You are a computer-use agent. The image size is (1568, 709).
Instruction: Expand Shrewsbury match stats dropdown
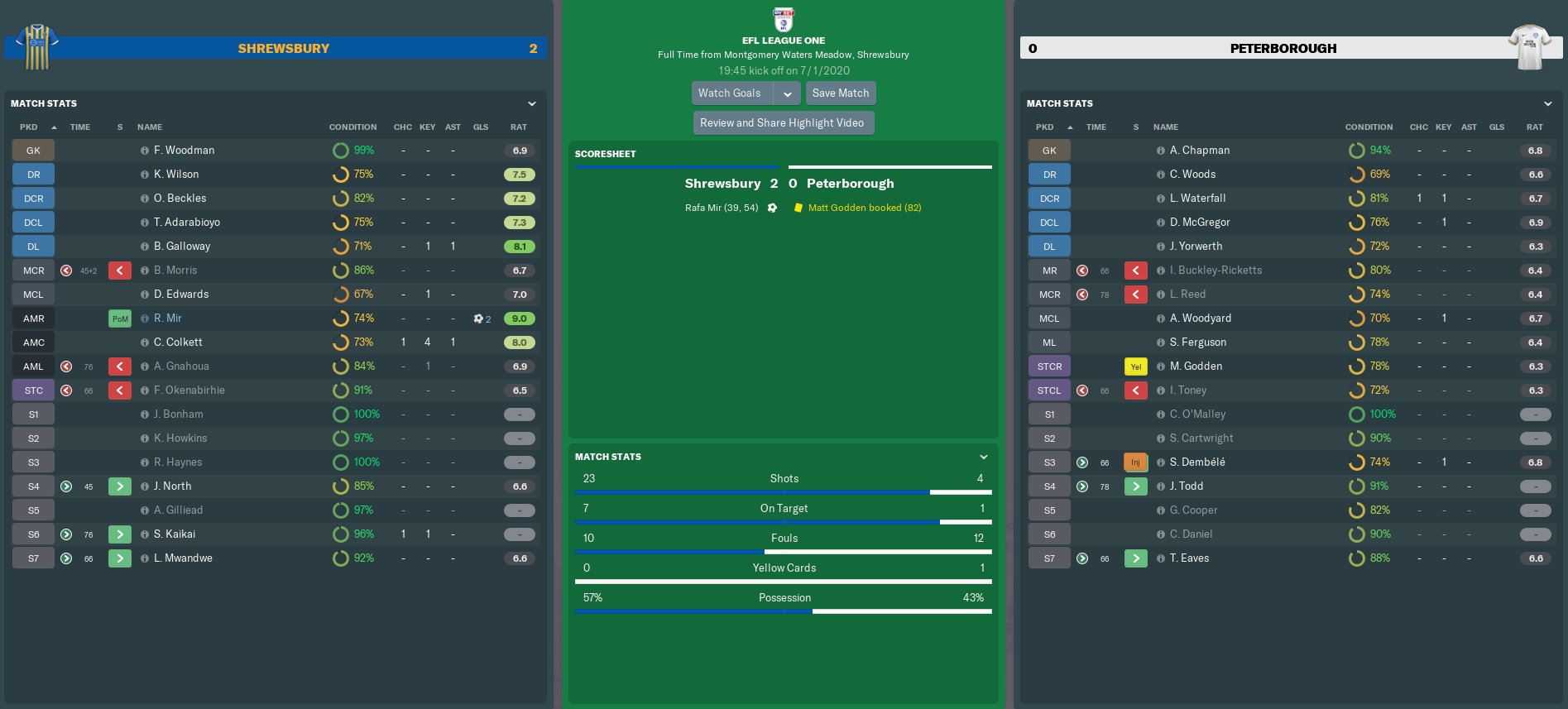(x=532, y=103)
